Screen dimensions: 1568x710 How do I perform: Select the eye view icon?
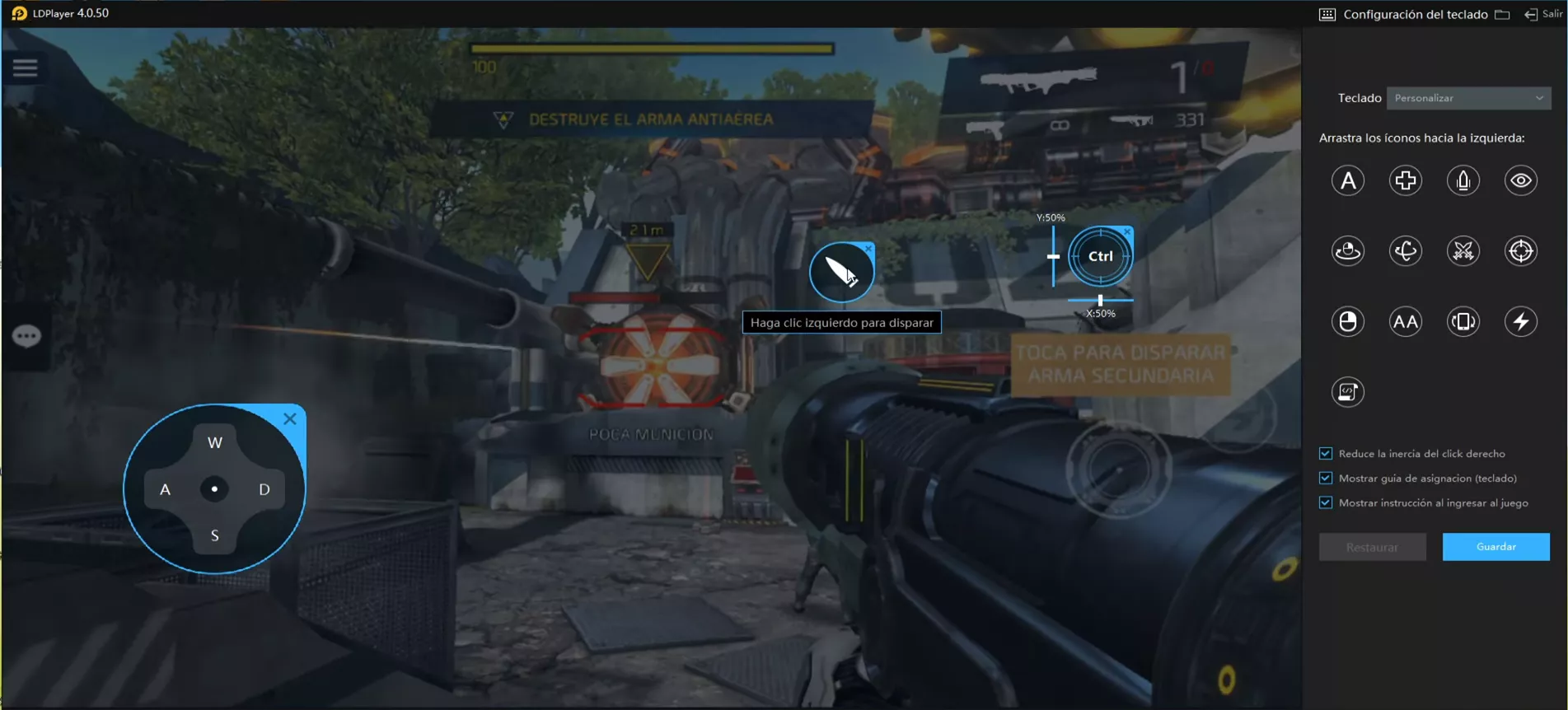1521,180
